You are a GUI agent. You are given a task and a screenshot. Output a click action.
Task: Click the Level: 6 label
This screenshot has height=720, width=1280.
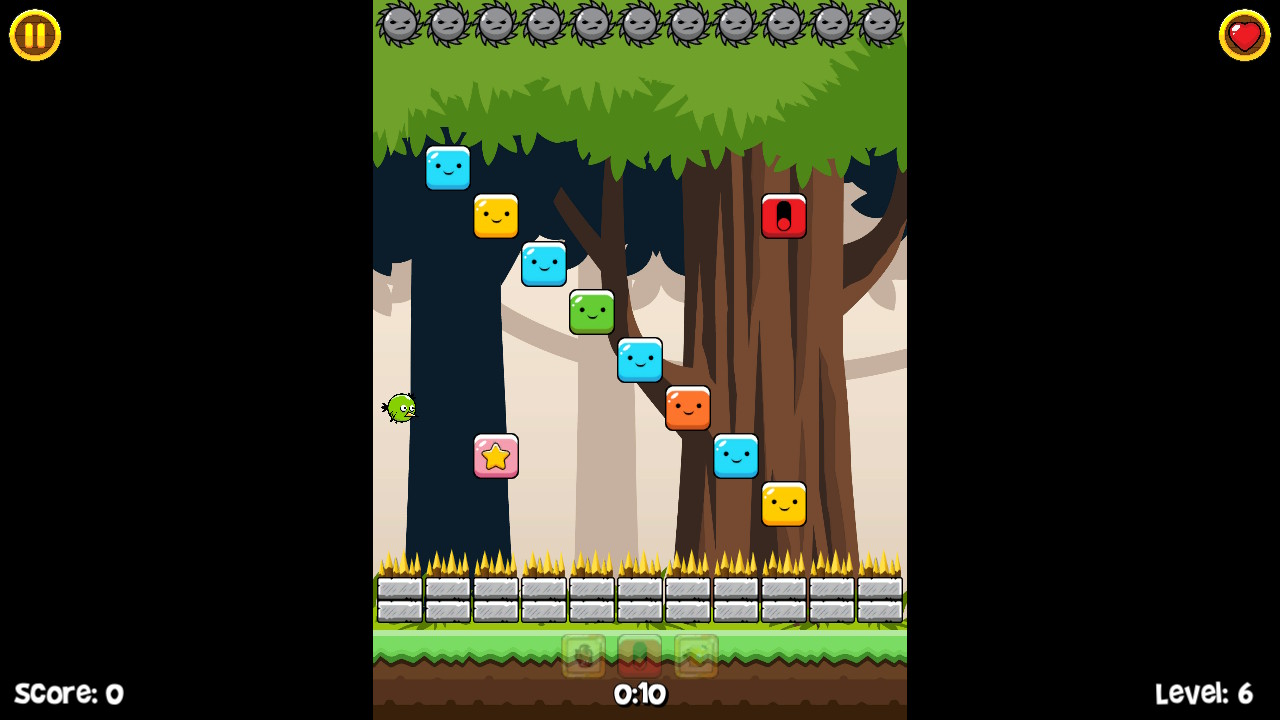[x=1204, y=693]
